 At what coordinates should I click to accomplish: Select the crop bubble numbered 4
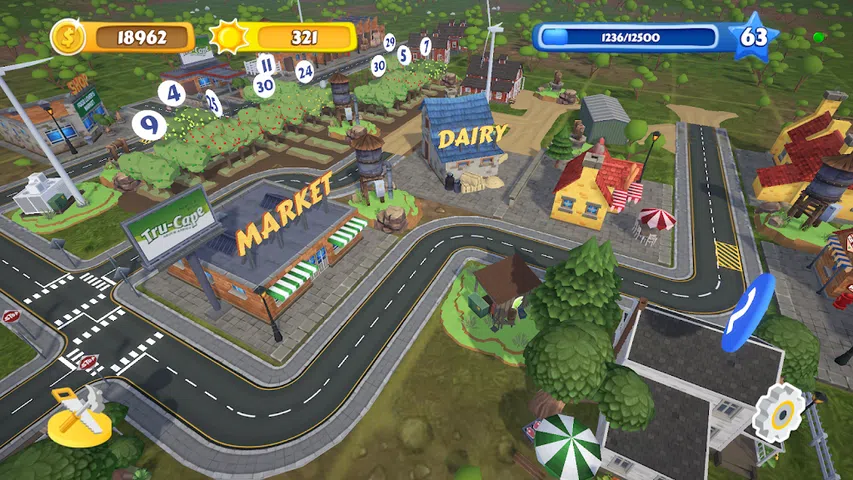pyautogui.click(x=174, y=93)
